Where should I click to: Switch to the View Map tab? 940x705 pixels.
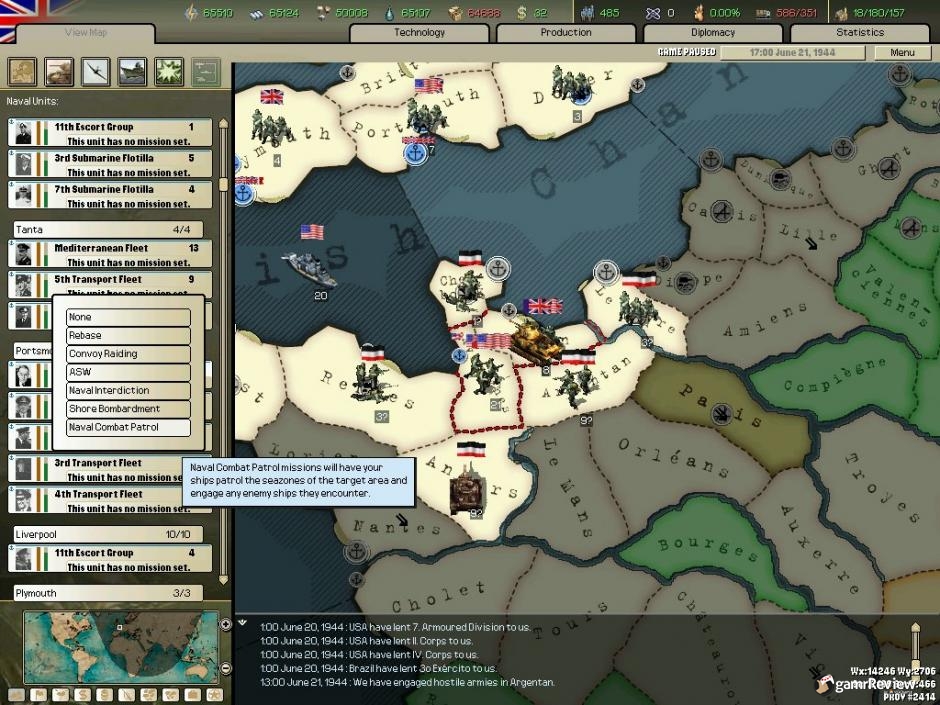coord(86,32)
